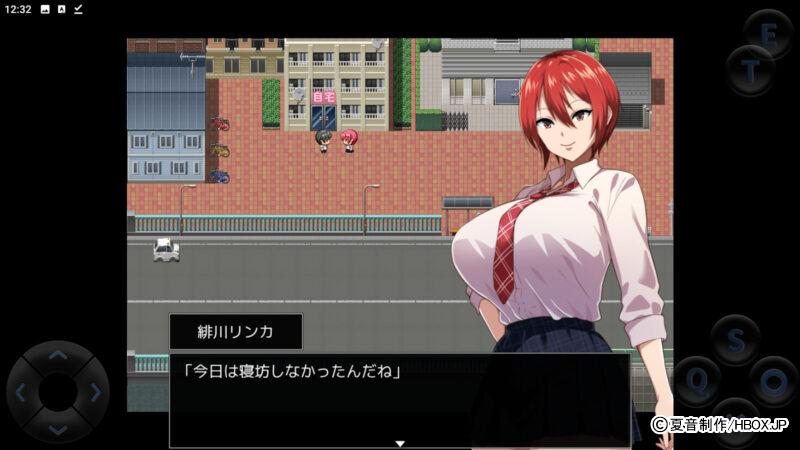Tap the virtual Q button

(698, 379)
